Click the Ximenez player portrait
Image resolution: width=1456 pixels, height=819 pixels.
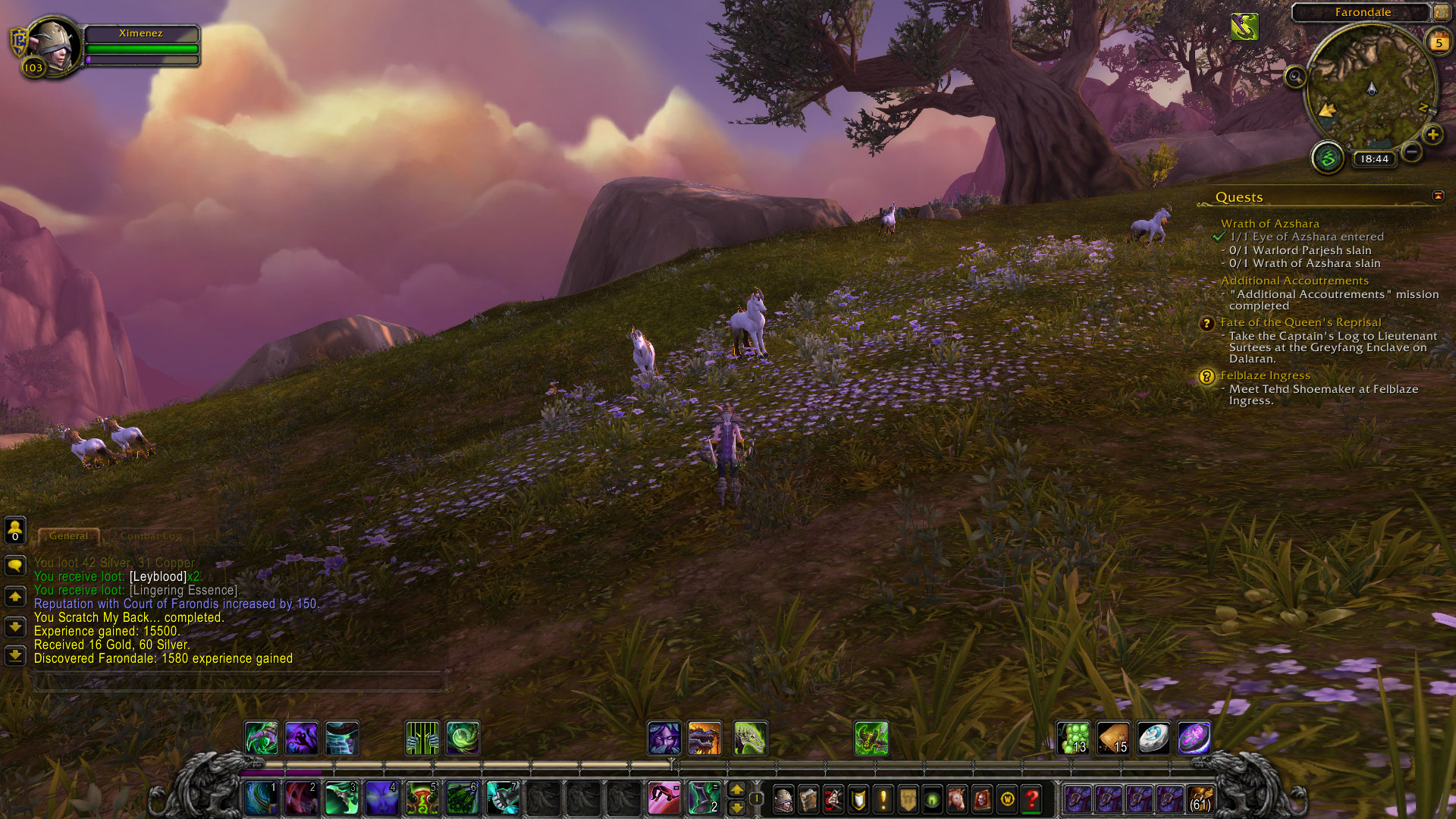pyautogui.click(x=53, y=44)
